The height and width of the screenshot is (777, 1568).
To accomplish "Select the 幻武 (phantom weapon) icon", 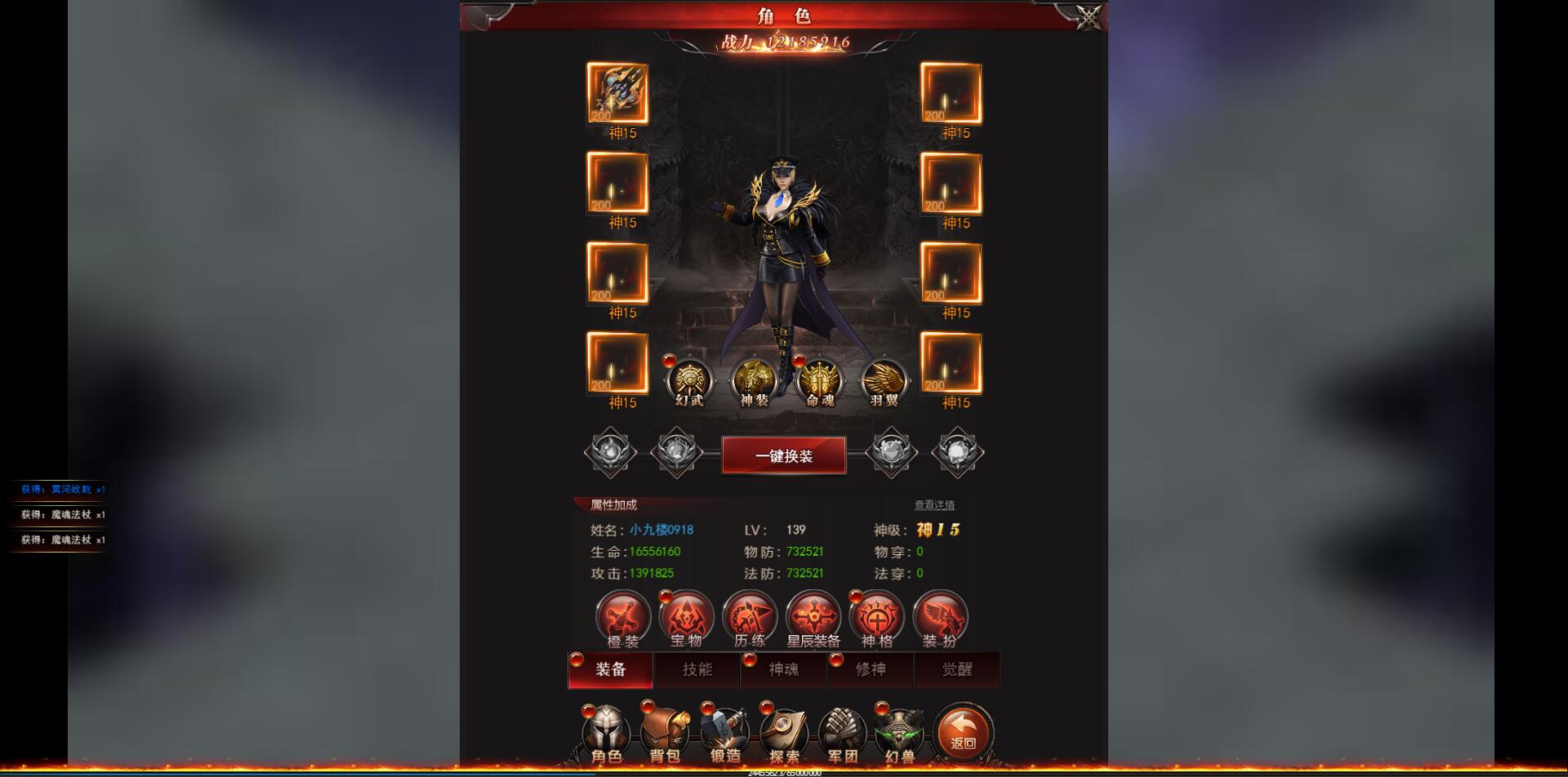I will (690, 378).
